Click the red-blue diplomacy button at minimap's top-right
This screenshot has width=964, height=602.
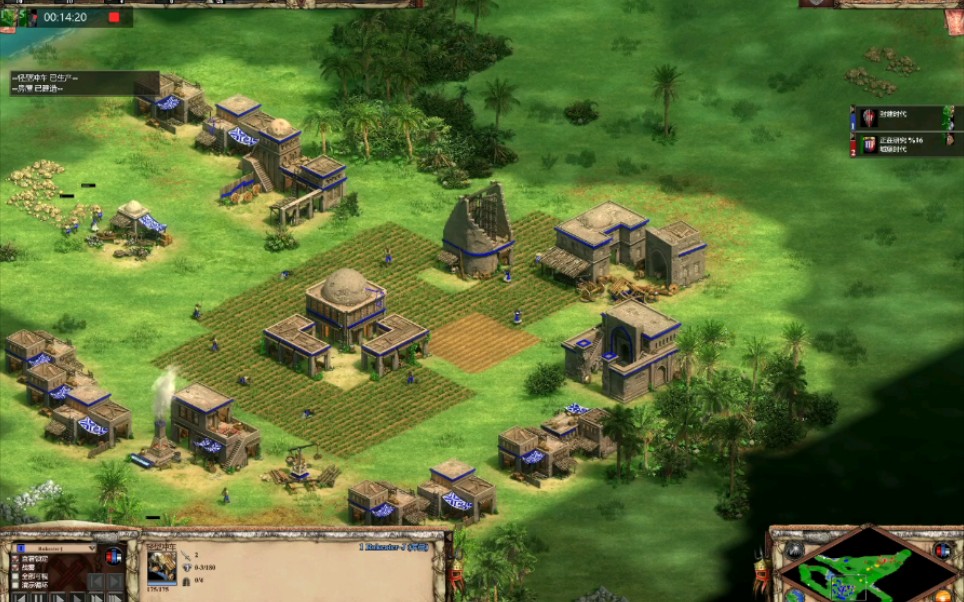941,549
